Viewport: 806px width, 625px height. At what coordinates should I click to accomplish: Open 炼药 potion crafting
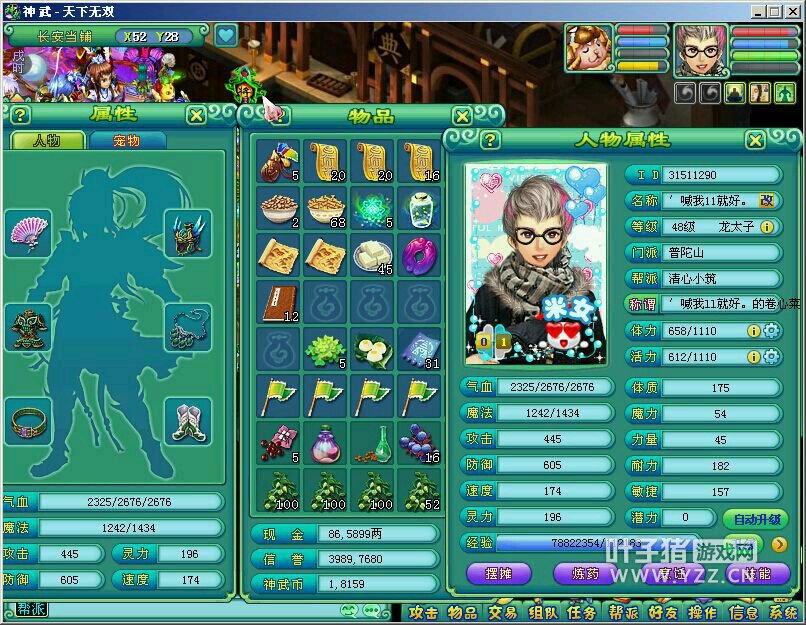click(x=587, y=574)
